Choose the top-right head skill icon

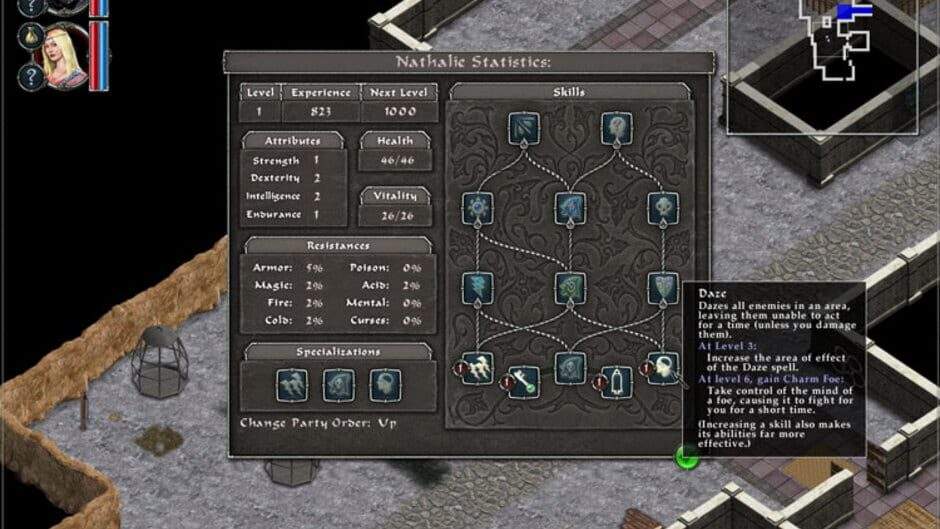point(616,127)
